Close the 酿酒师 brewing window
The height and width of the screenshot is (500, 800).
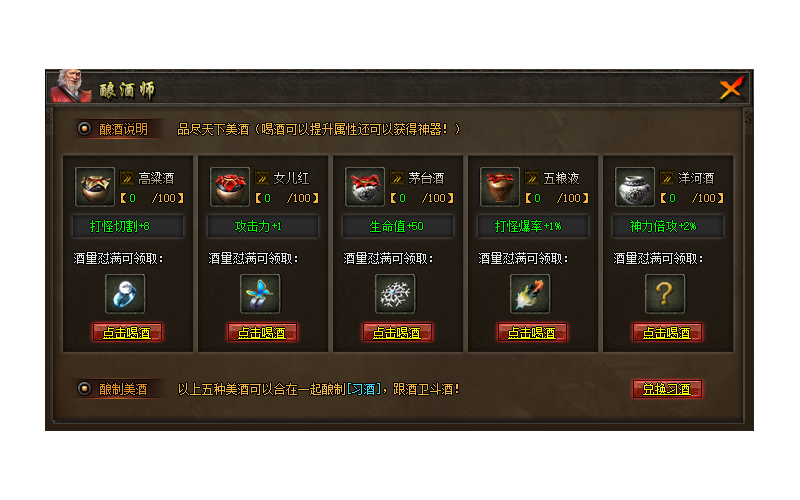(x=731, y=89)
